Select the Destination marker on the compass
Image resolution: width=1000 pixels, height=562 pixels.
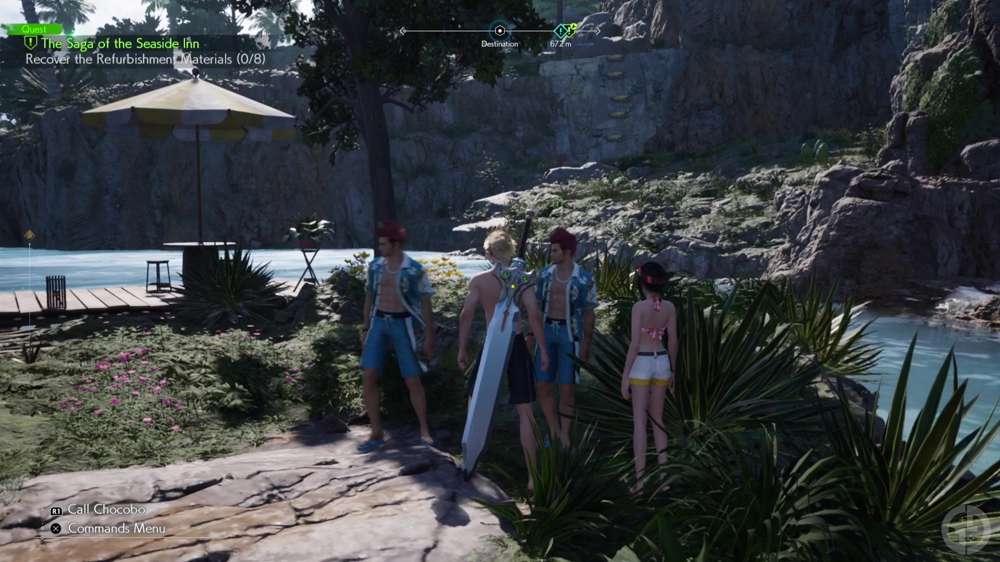click(499, 30)
